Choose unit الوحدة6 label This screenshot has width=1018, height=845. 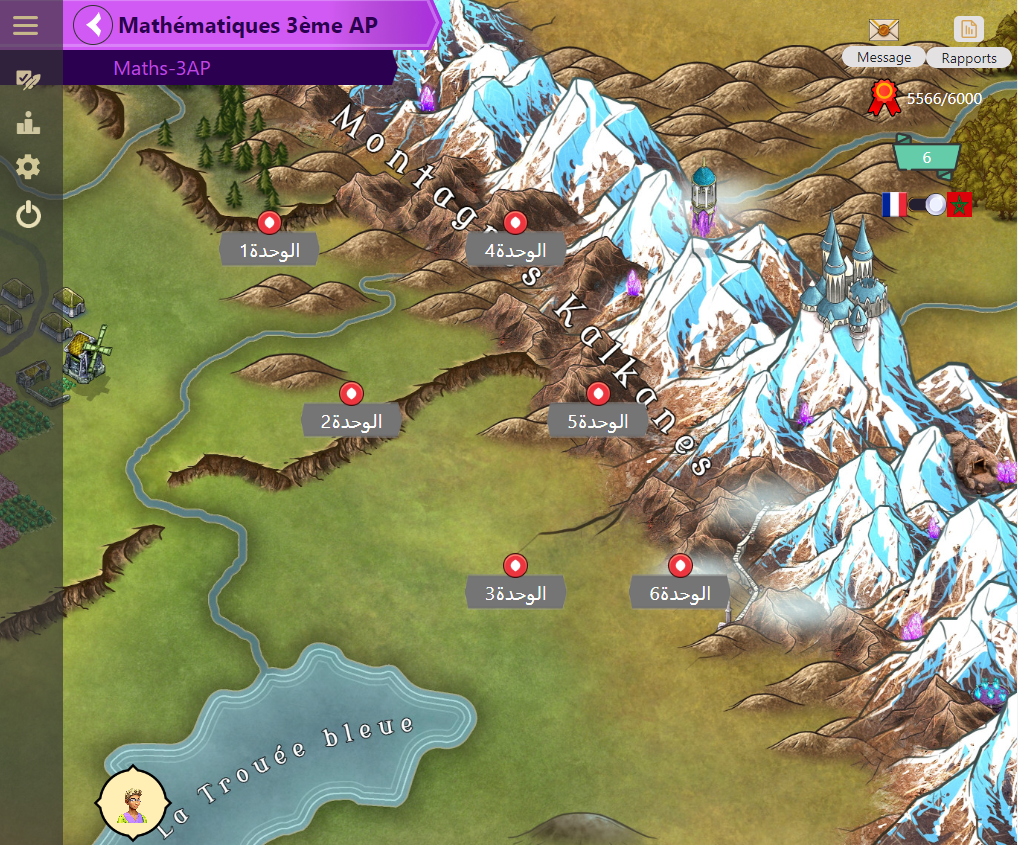click(x=680, y=593)
